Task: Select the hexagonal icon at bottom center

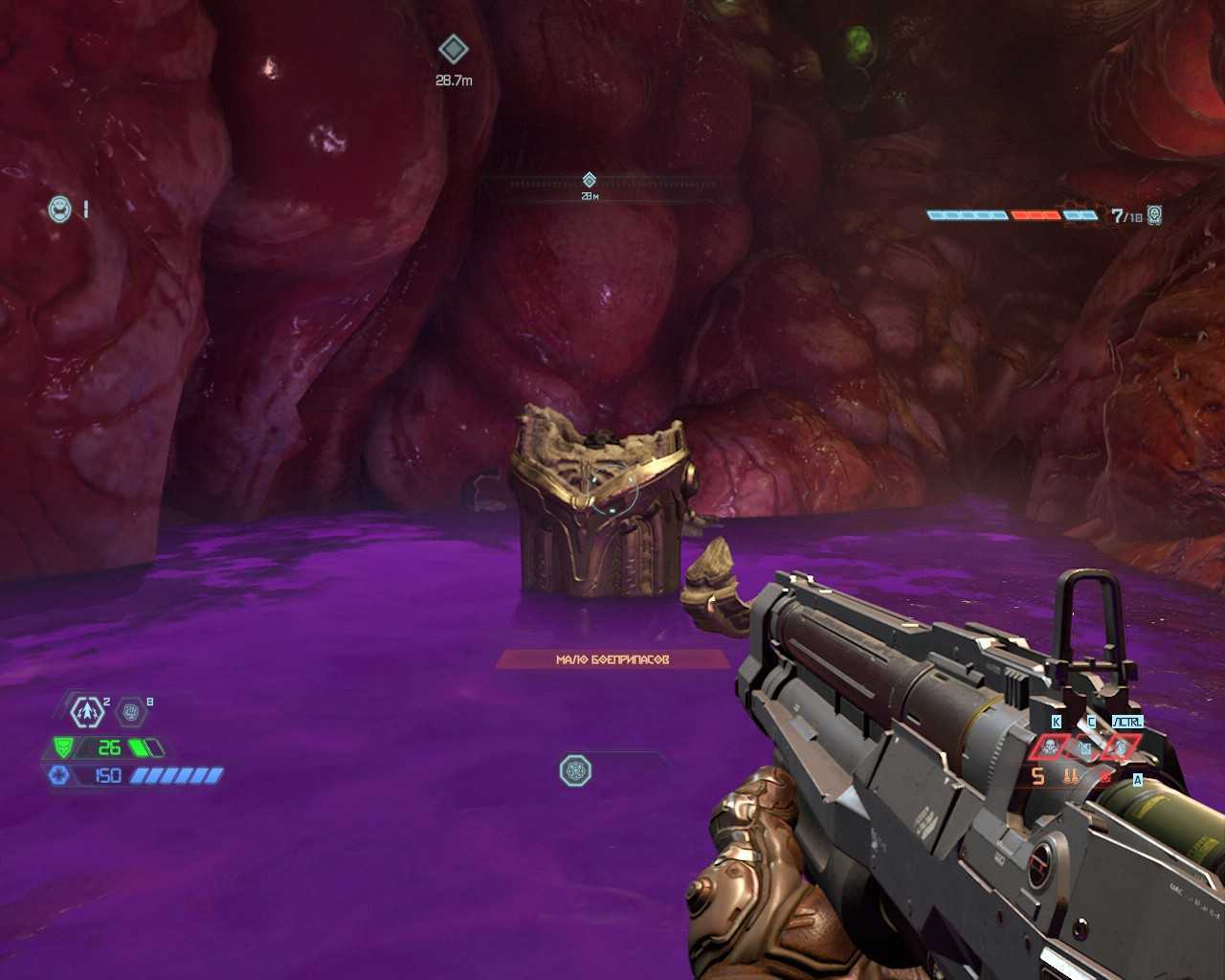Action: pos(575,770)
